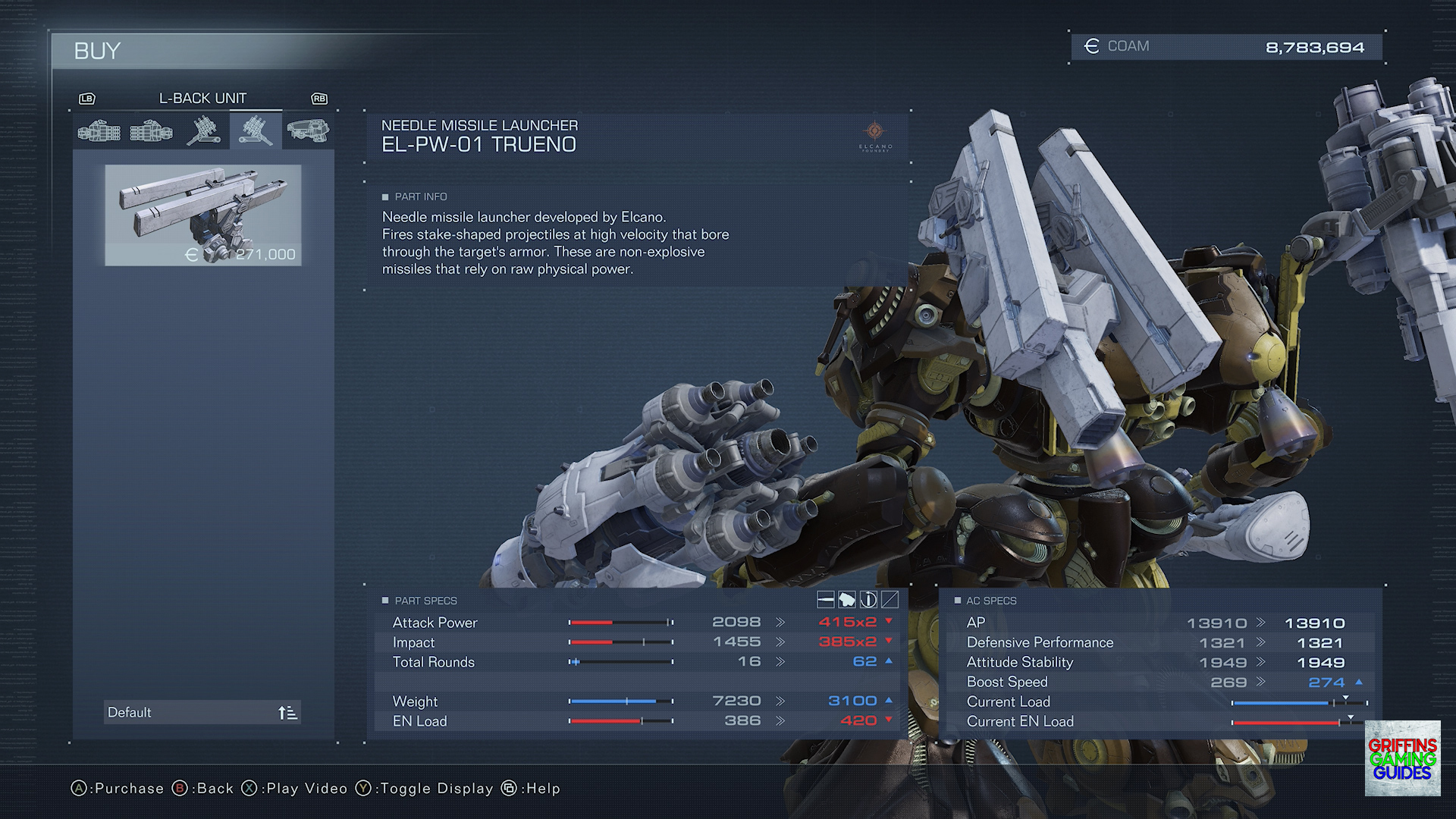
Task: Select the EL-PW-01 TRUENO part thumbnail
Action: coord(202,215)
